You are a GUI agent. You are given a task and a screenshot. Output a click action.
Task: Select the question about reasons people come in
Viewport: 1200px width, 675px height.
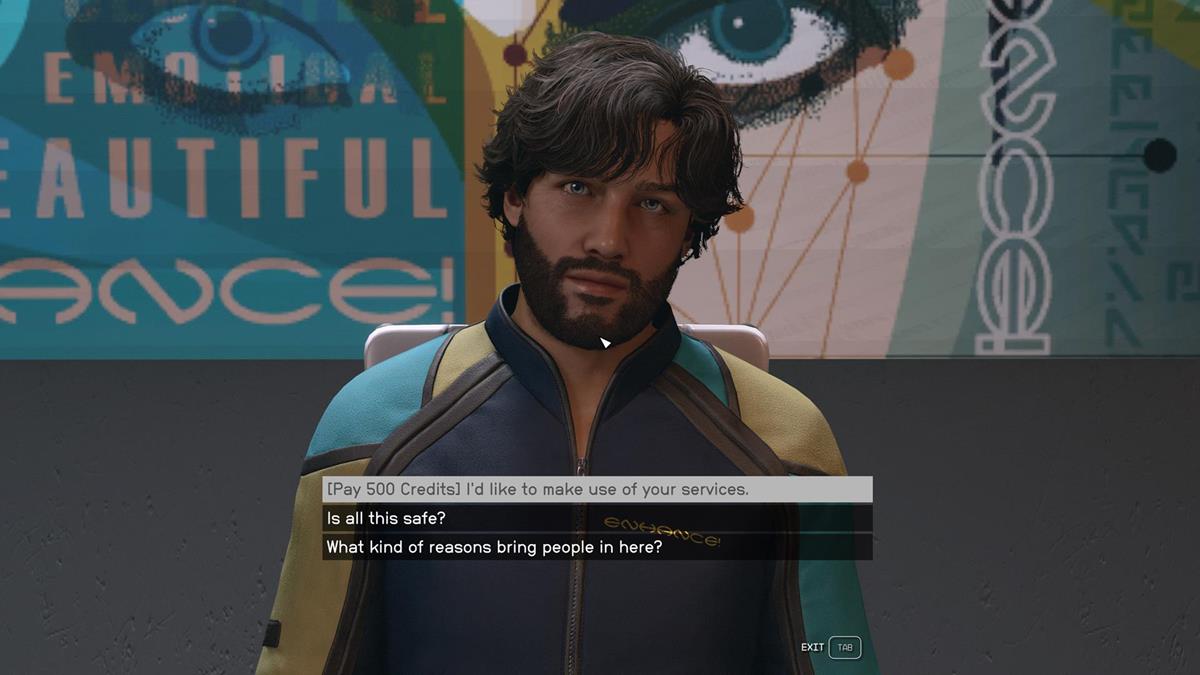point(494,548)
